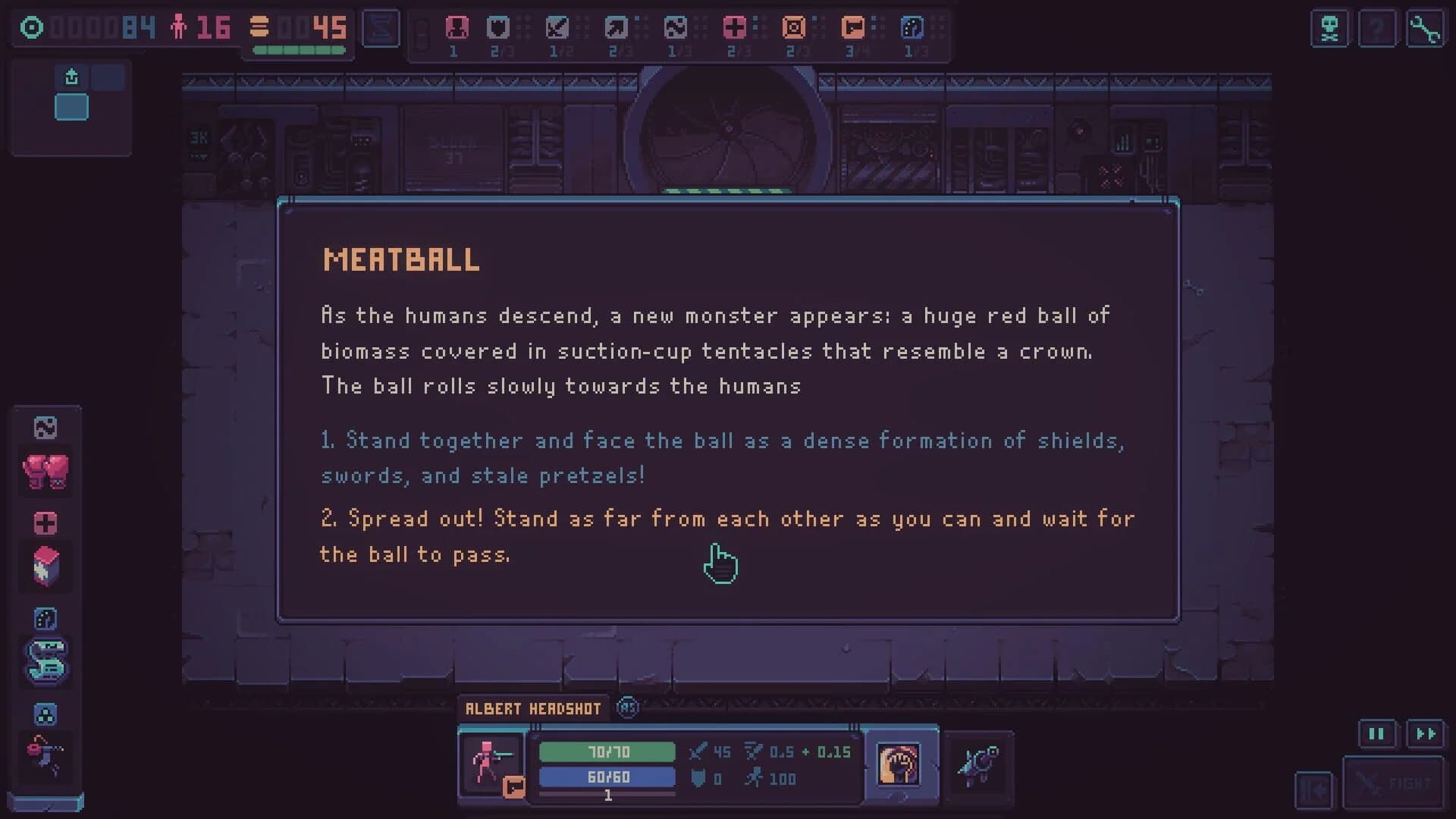Enable fast-forward speed
Viewport: 1456px width, 819px height.
coord(1424,733)
